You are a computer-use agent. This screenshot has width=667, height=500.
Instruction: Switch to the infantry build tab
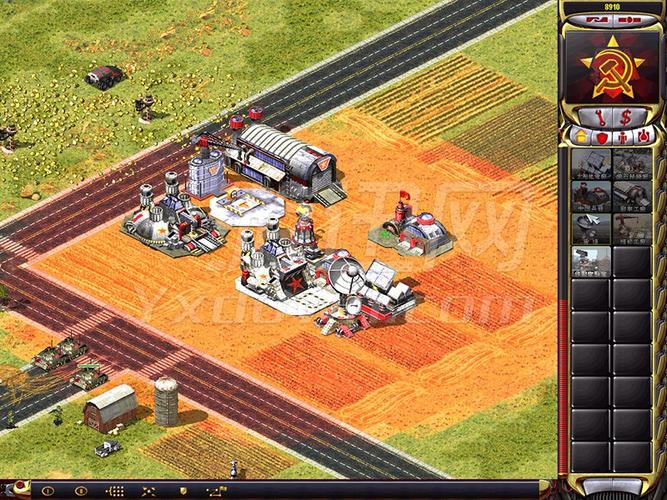623,135
